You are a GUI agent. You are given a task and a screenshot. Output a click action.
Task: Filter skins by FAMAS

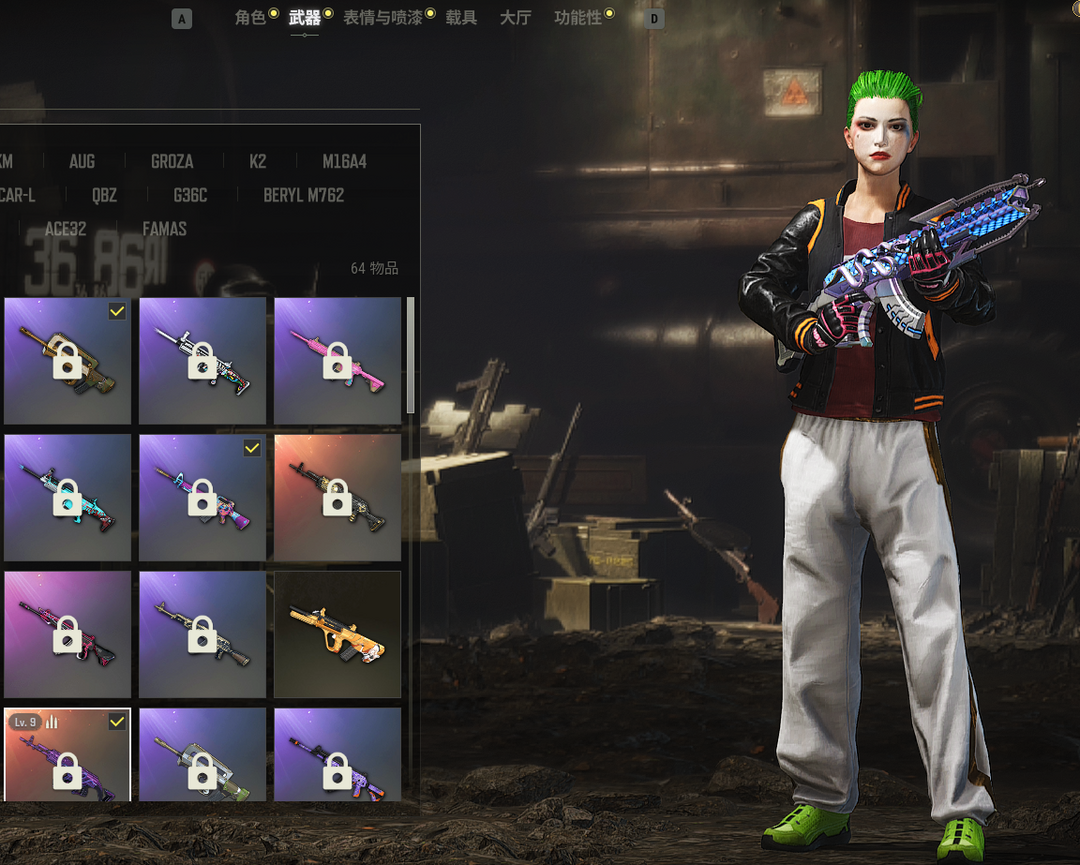click(x=164, y=230)
